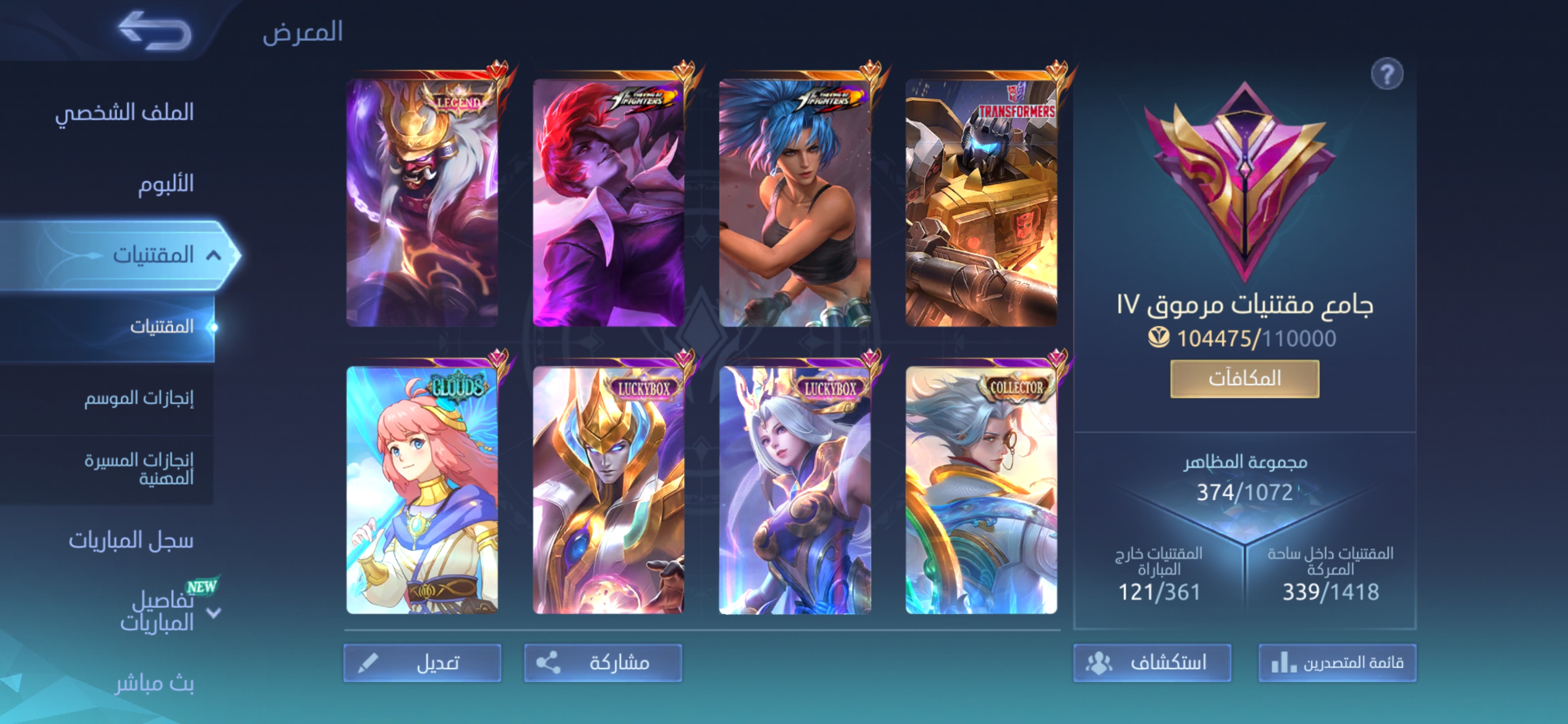Screen dimensions: 1568x724
Task: Pick the CLOUDS pink-haired skin card
Action: point(423,490)
